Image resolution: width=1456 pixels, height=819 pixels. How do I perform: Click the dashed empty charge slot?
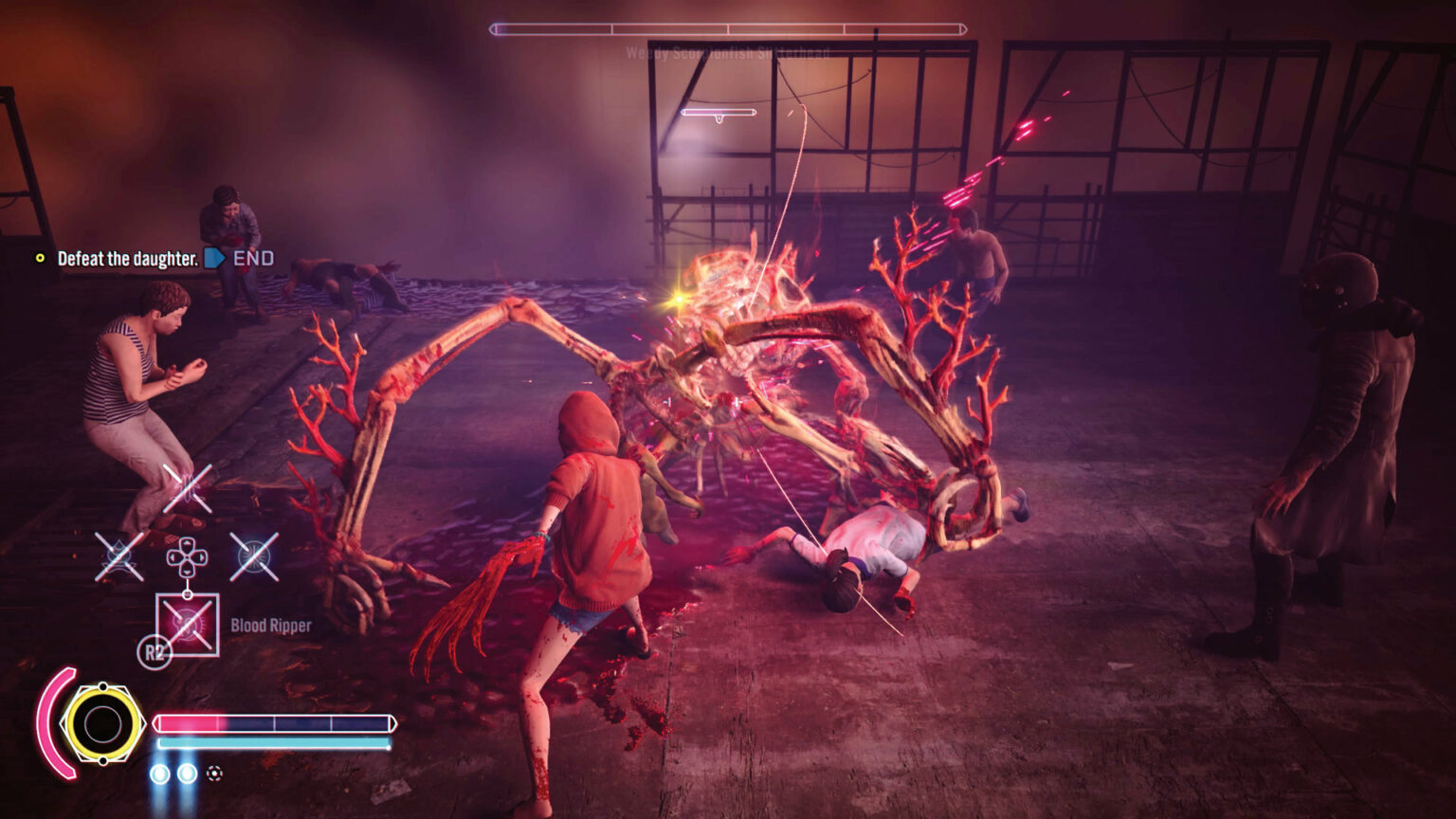215,773
